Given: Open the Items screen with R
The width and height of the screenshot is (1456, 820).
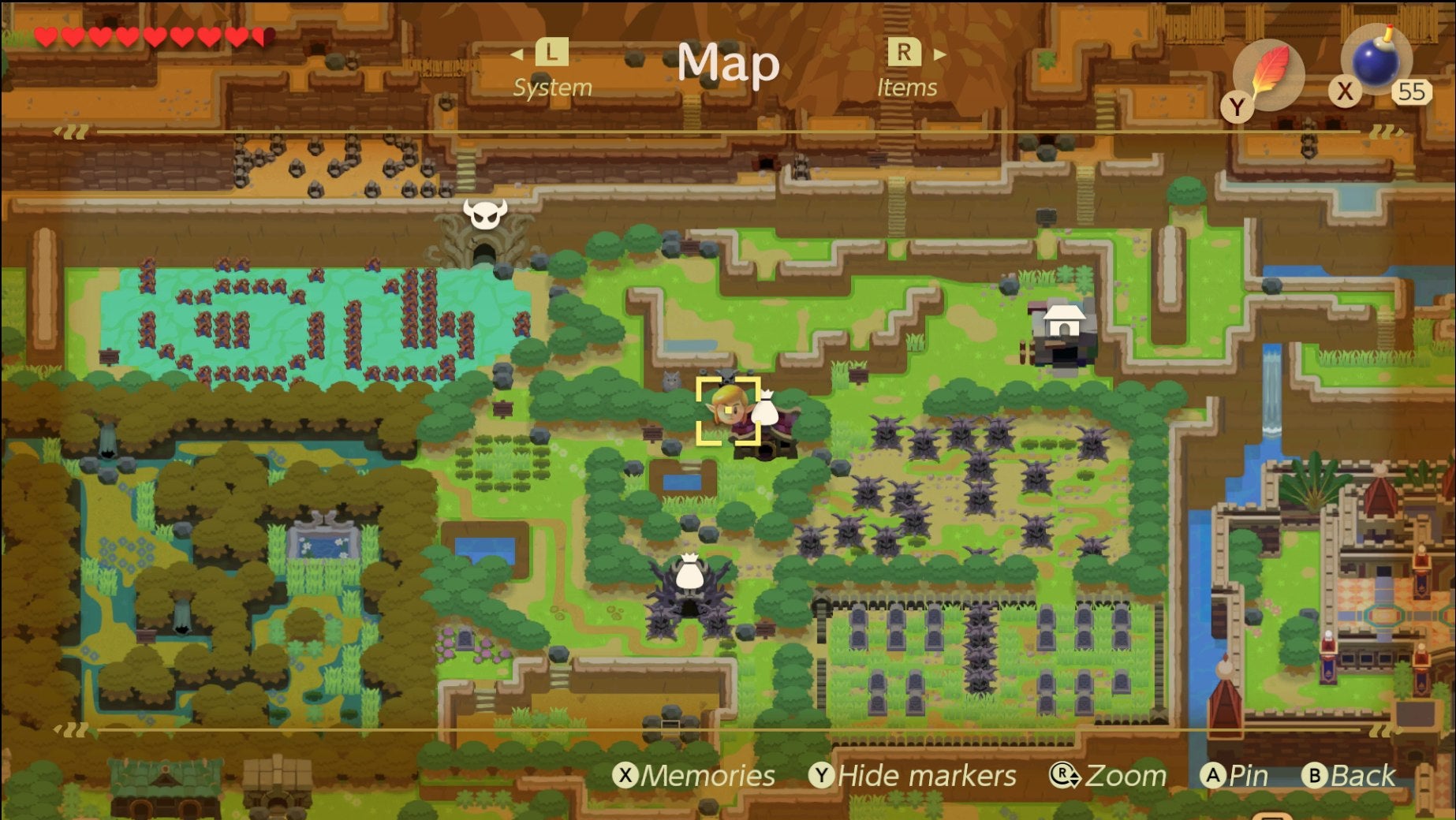Looking at the screenshot, I should click(905, 54).
